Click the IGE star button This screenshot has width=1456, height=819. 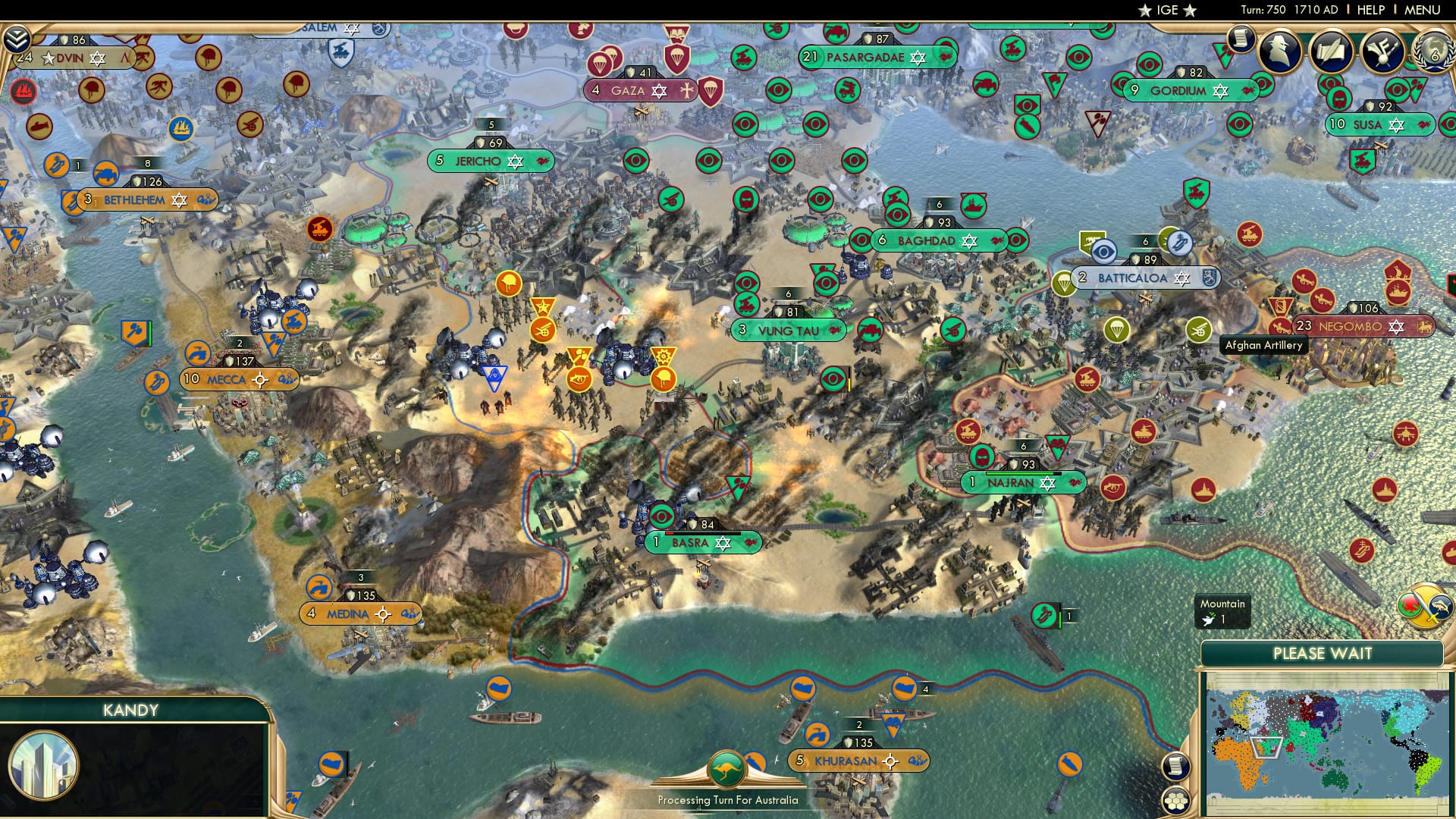1166,11
